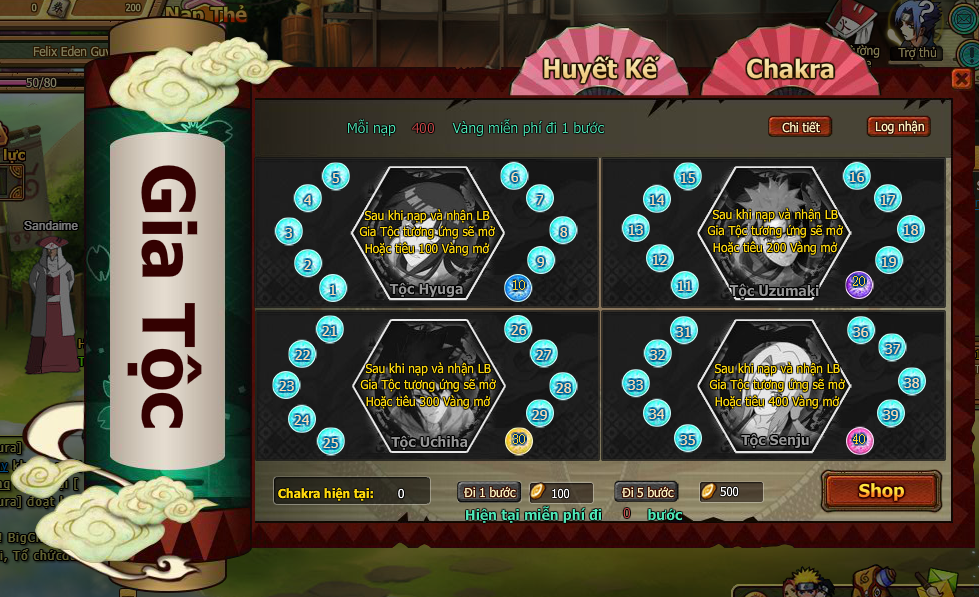Click step node number 1

pos(332,290)
